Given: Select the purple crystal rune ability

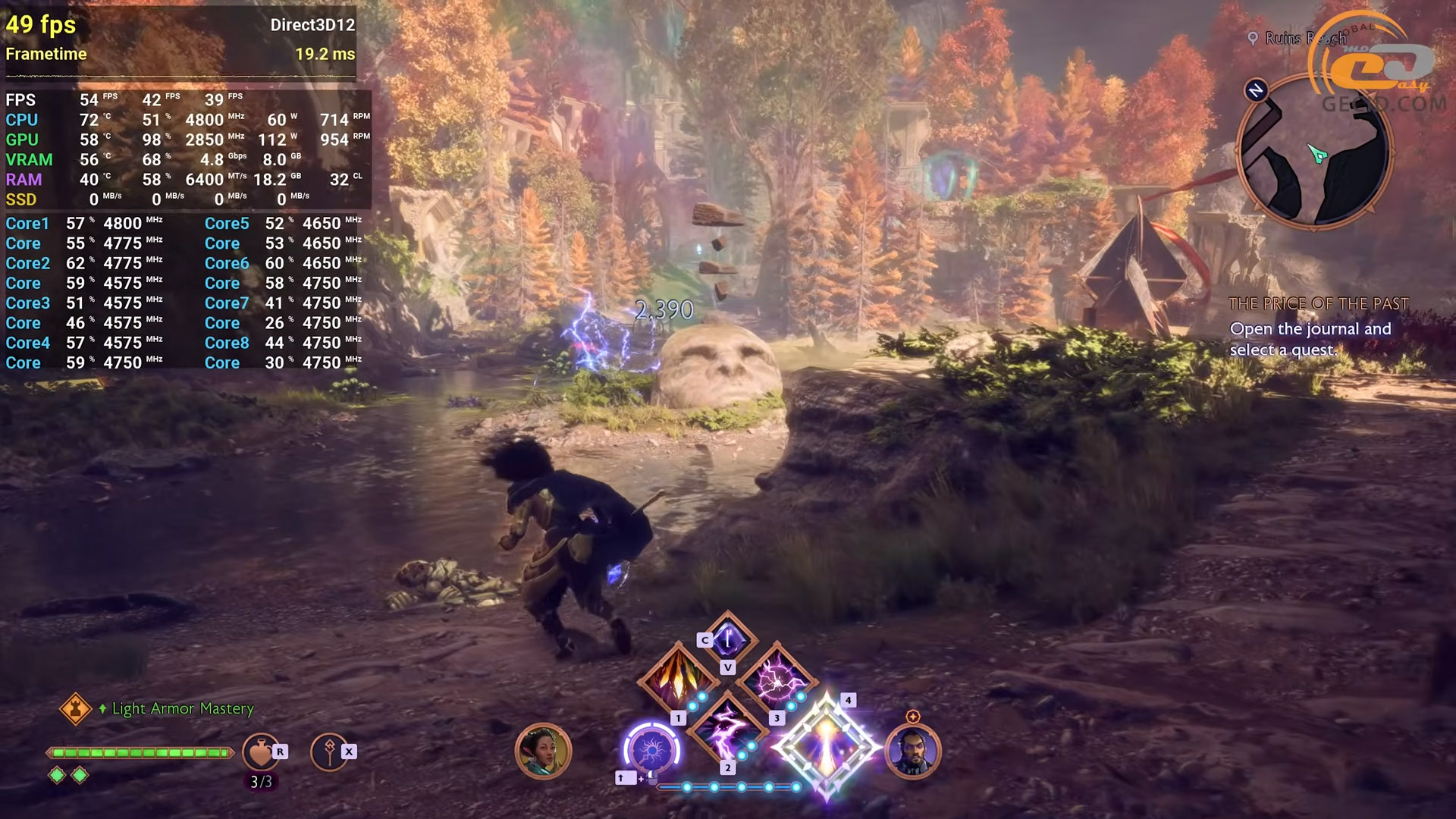Looking at the screenshot, I should pos(727,639).
